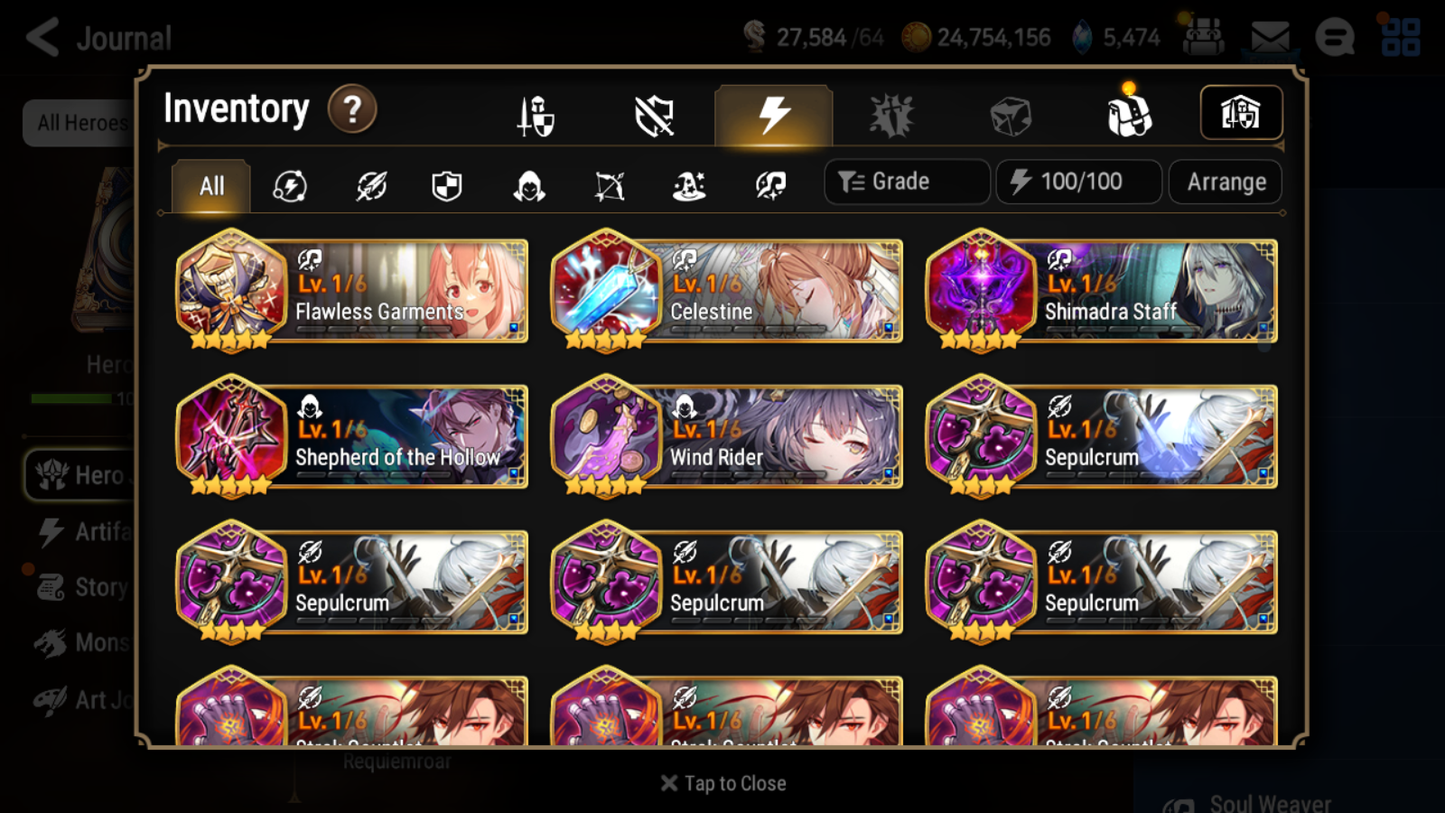Select the All filter tab
The width and height of the screenshot is (1445, 813).
(210, 185)
